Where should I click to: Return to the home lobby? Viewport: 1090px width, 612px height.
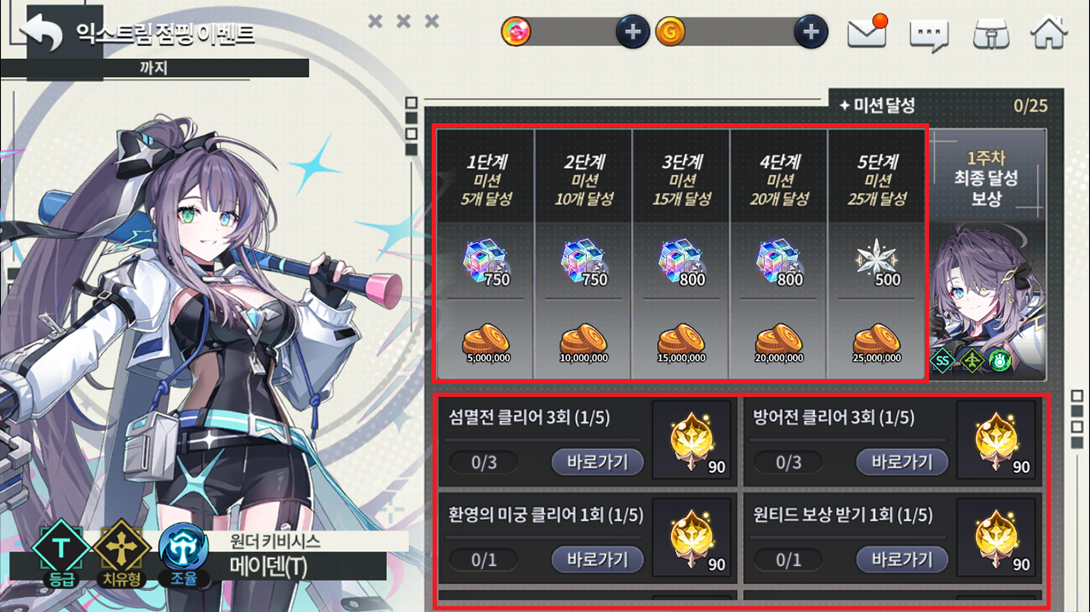tap(1049, 33)
